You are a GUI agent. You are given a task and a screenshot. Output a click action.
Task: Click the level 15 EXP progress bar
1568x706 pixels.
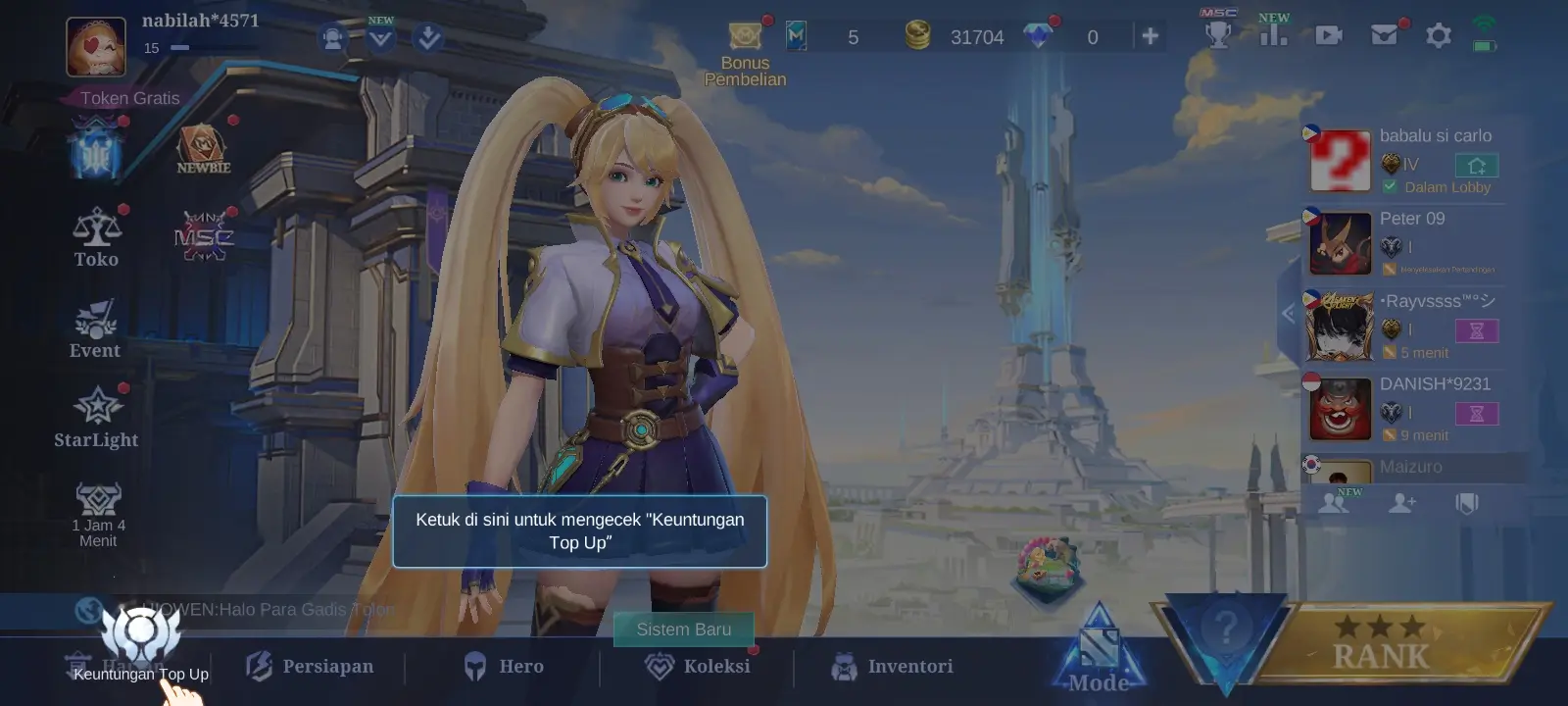click(x=206, y=49)
